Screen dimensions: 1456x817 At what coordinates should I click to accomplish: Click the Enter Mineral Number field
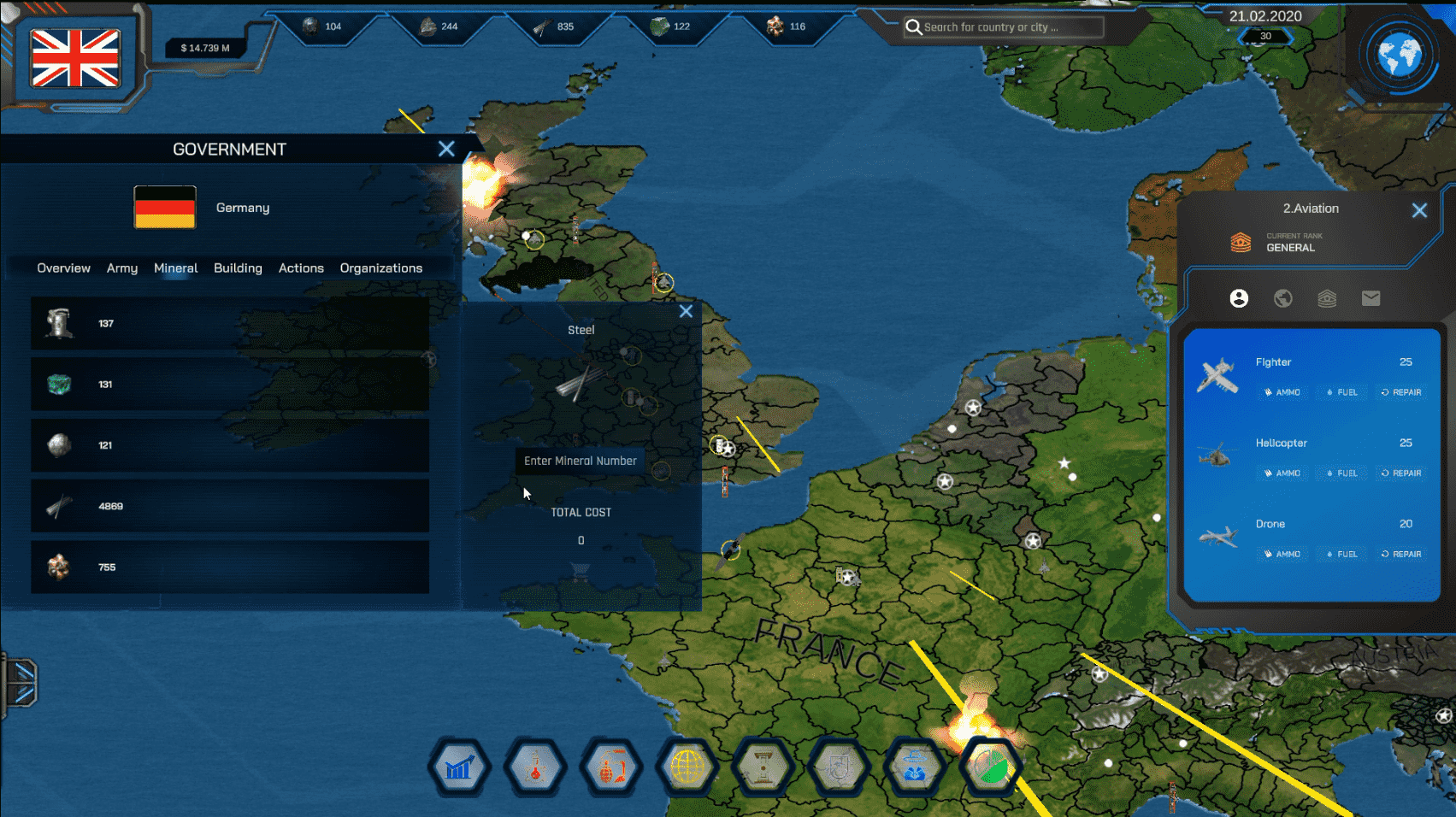point(581,461)
